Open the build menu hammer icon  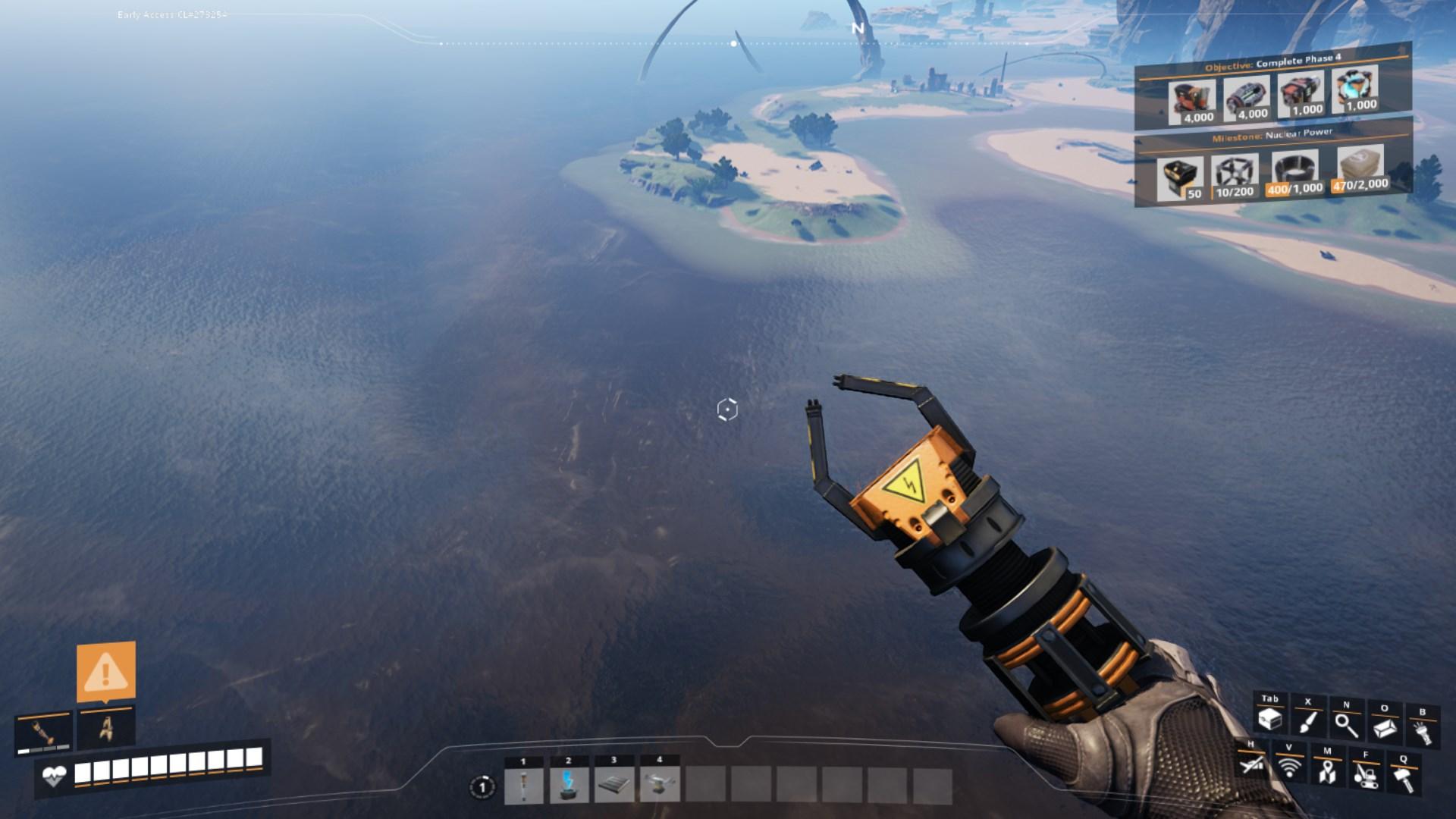point(1404,778)
